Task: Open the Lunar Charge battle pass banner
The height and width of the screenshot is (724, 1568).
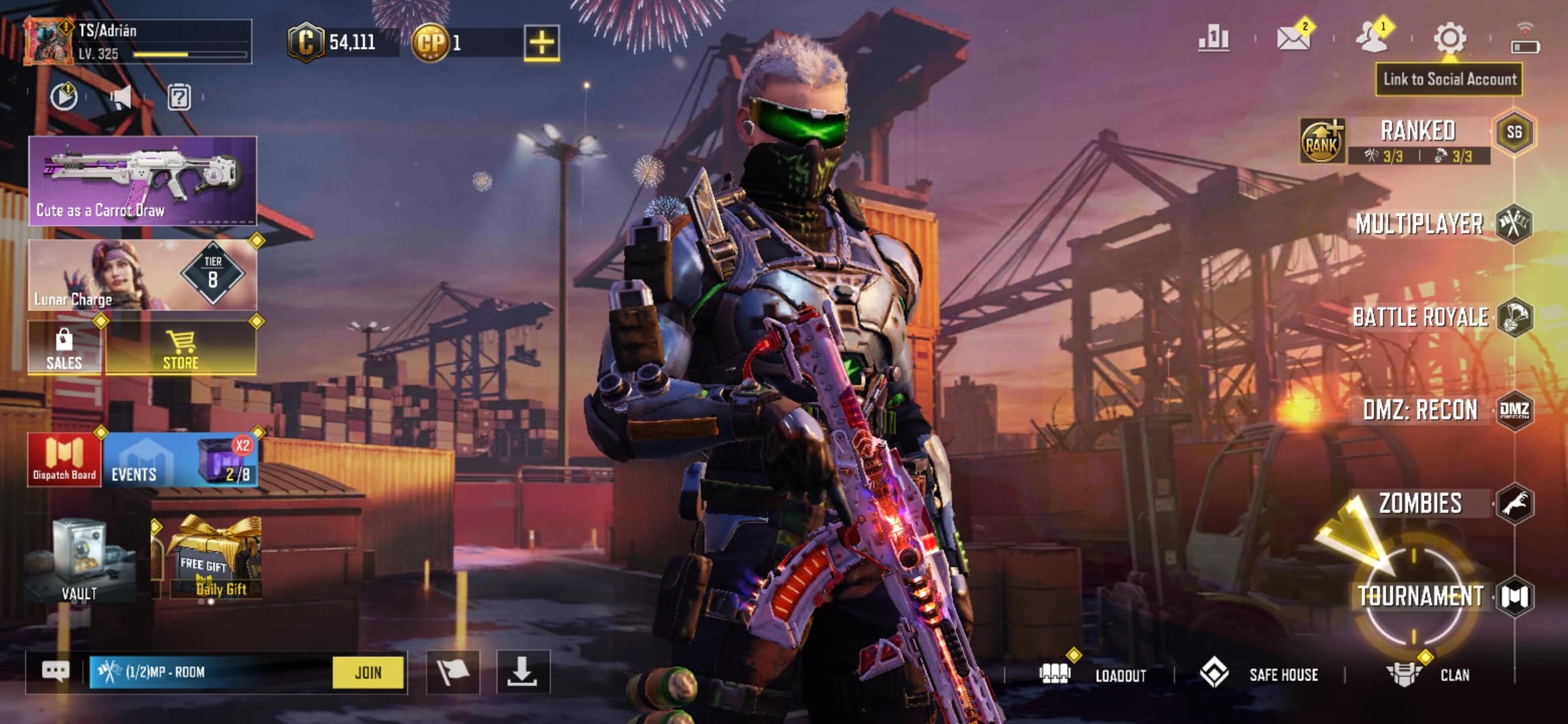Action: [x=142, y=275]
